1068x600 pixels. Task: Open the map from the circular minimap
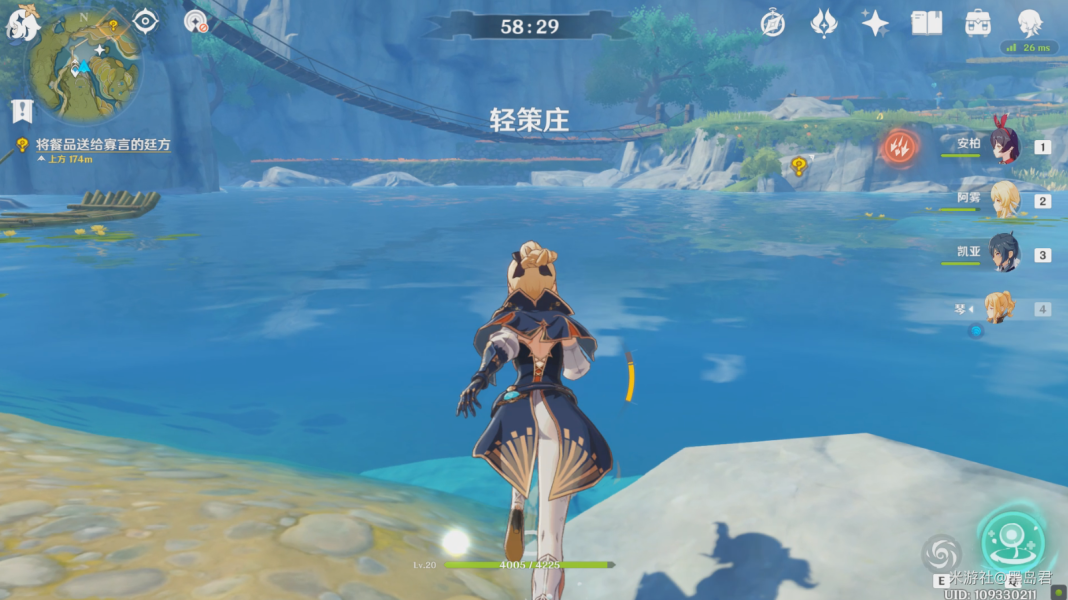(84, 65)
